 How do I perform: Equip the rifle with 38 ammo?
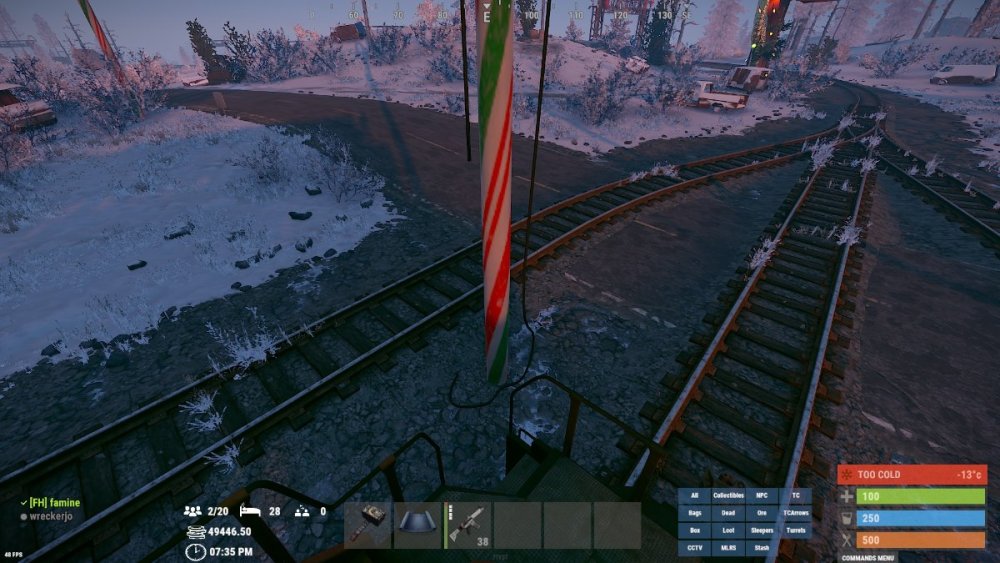(x=468, y=525)
